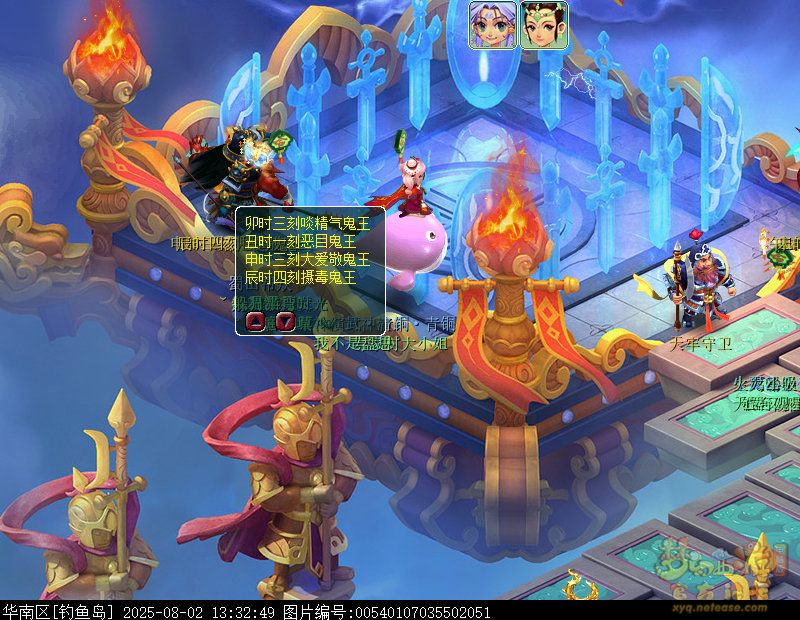Select the purple-haired character portrait
800x620 pixels.
click(492, 25)
